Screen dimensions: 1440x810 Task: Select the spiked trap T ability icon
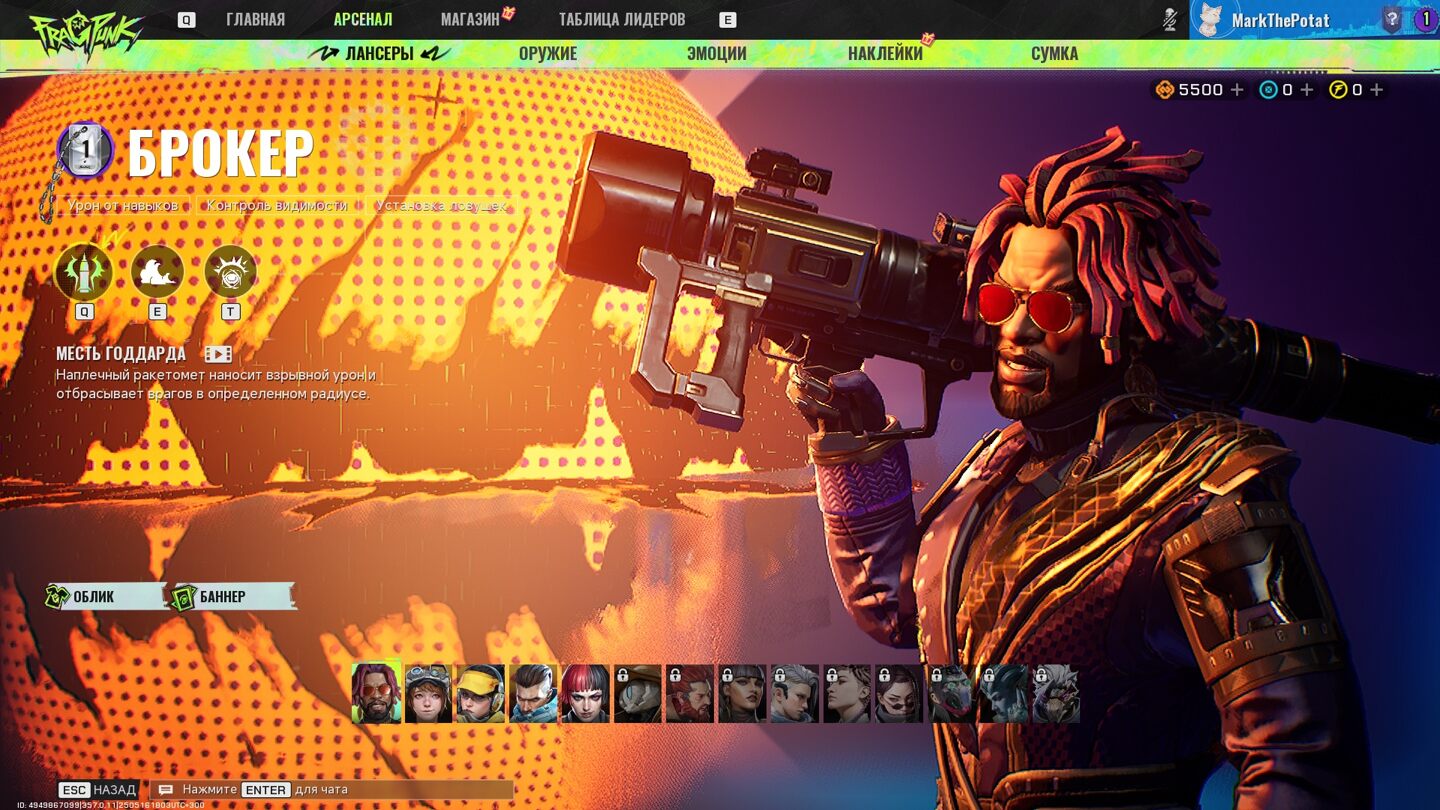coord(230,271)
